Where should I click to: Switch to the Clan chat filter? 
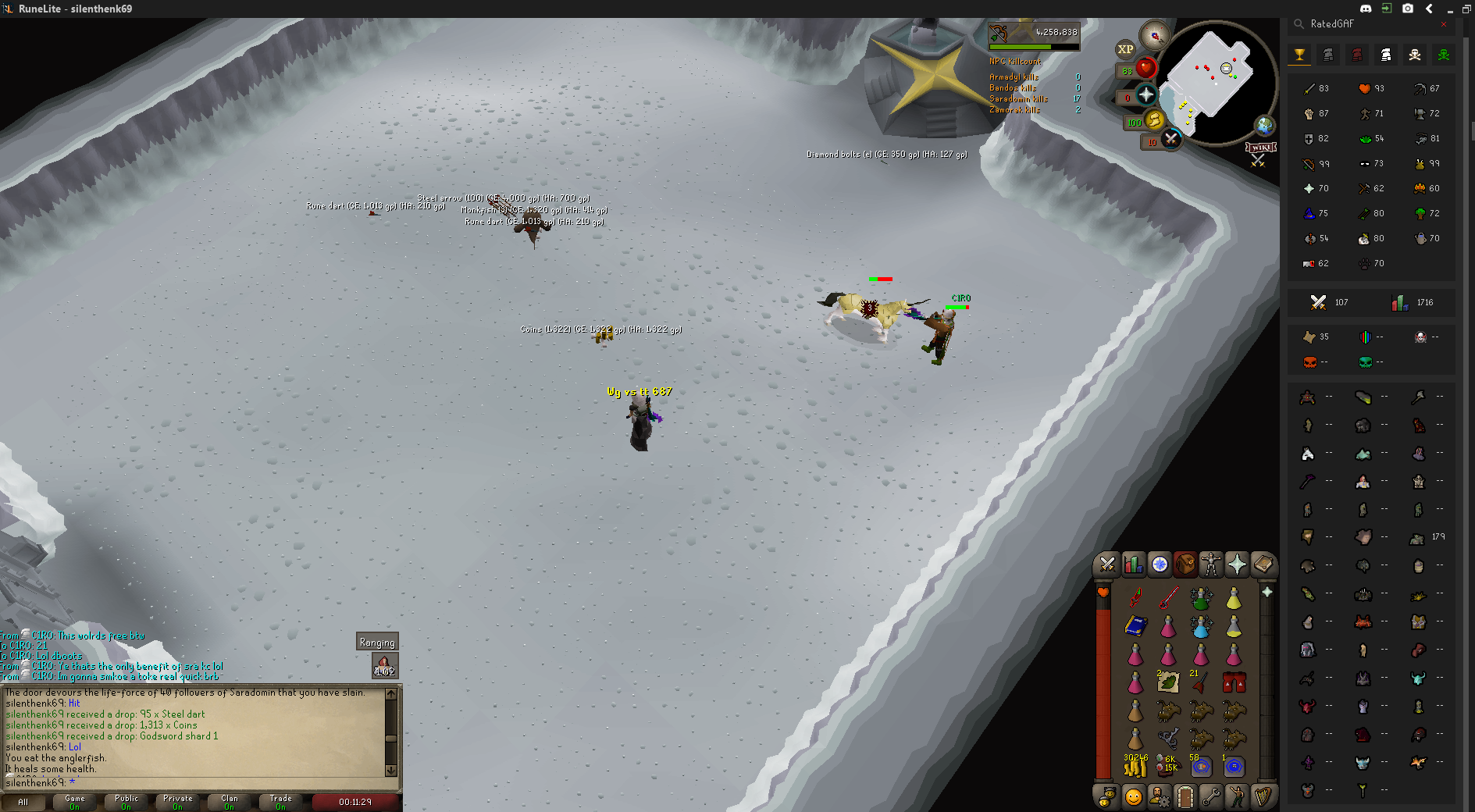pyautogui.click(x=229, y=802)
